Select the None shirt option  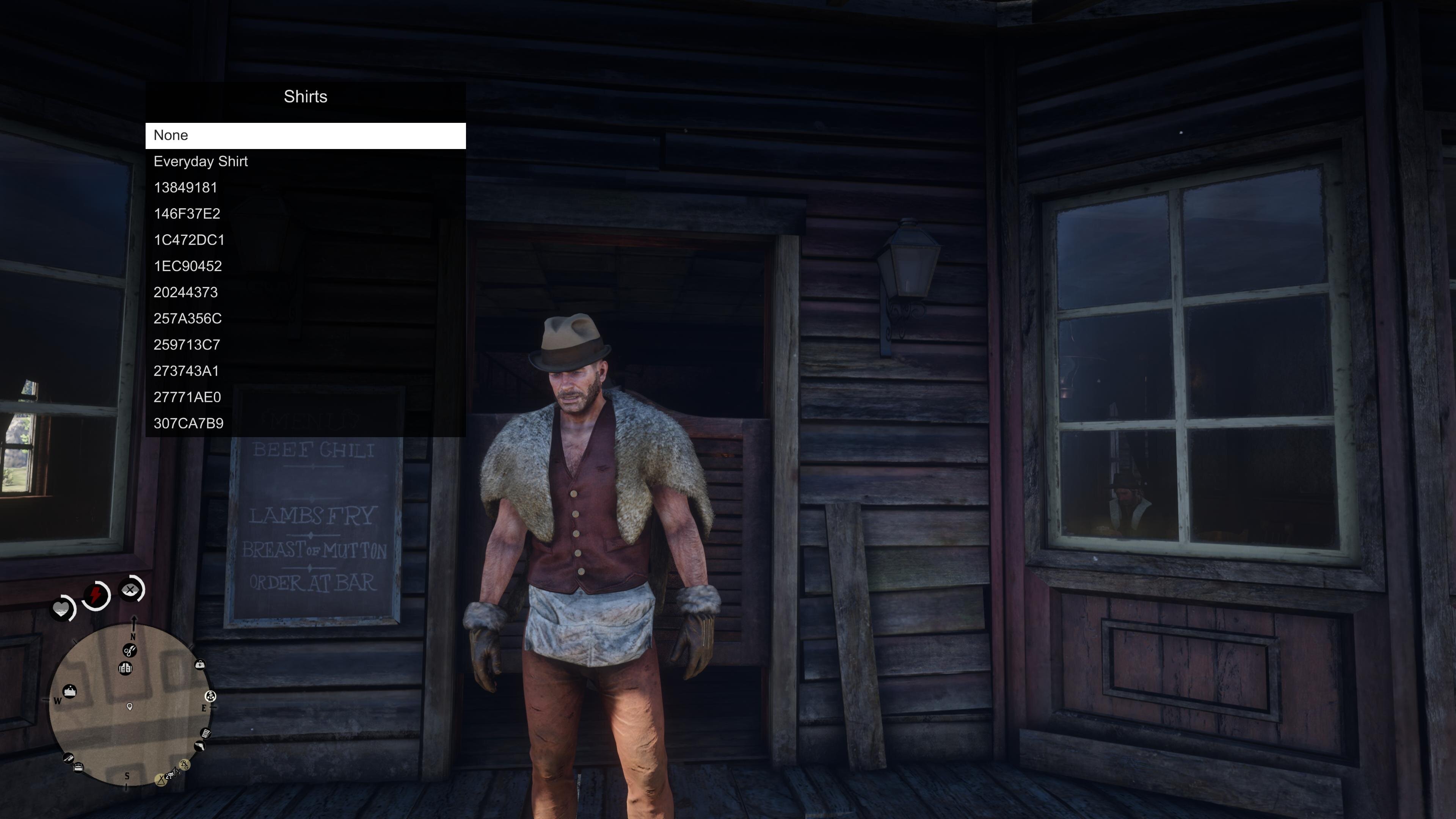click(x=305, y=136)
